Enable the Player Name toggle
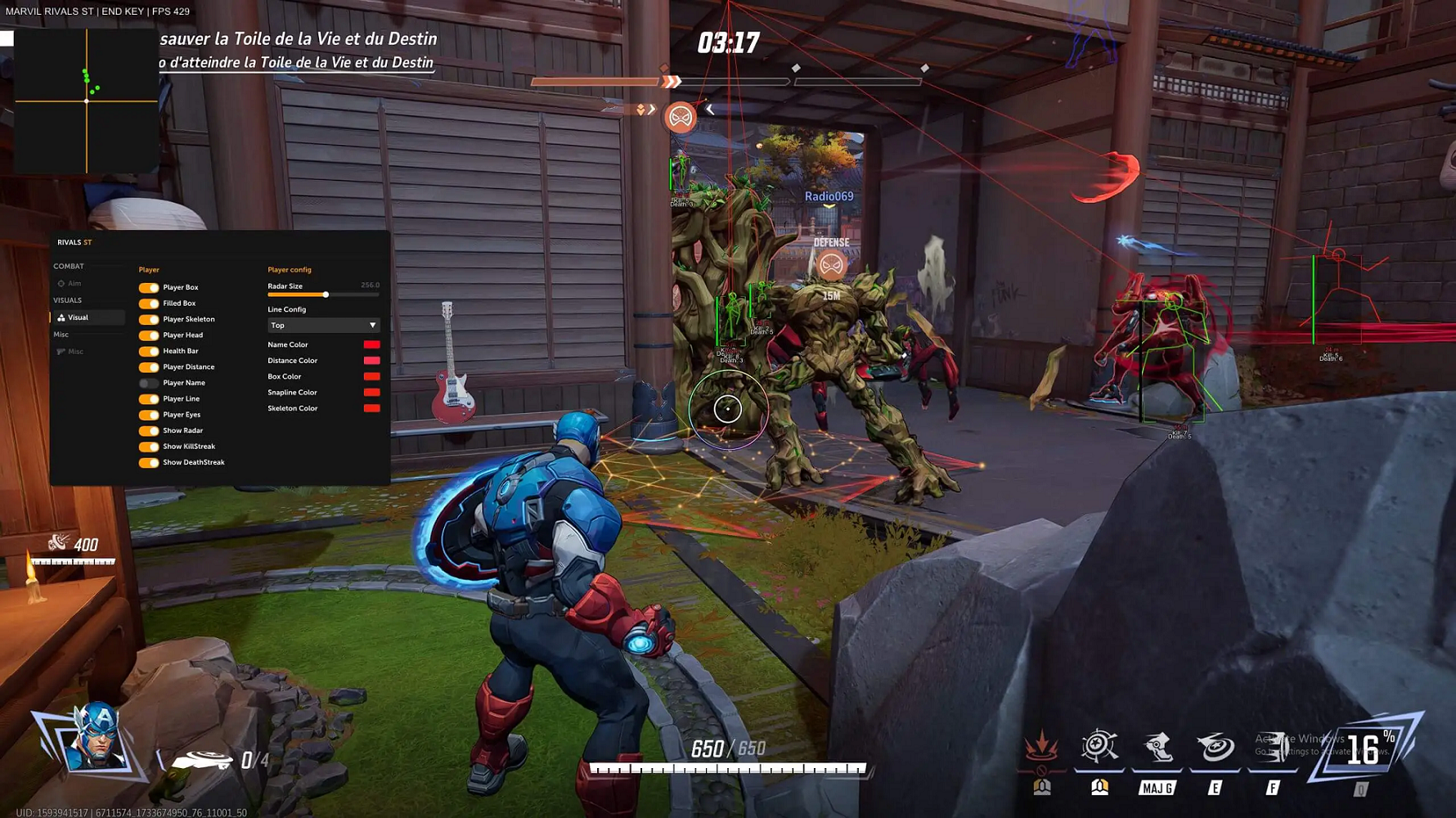This screenshot has width=1456, height=818. 149,383
